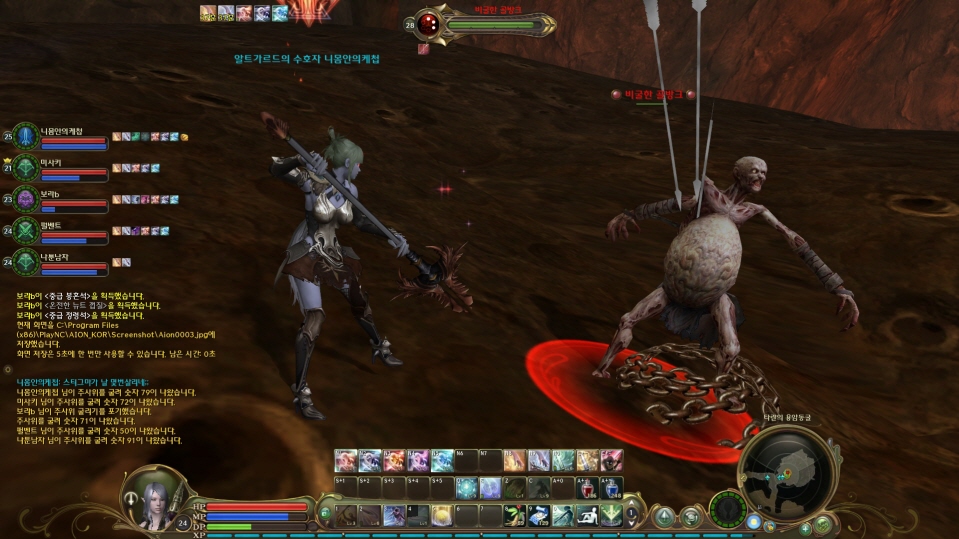Use the blue scroll item in slot 9
Screen dimensions: 959x539
point(539,515)
